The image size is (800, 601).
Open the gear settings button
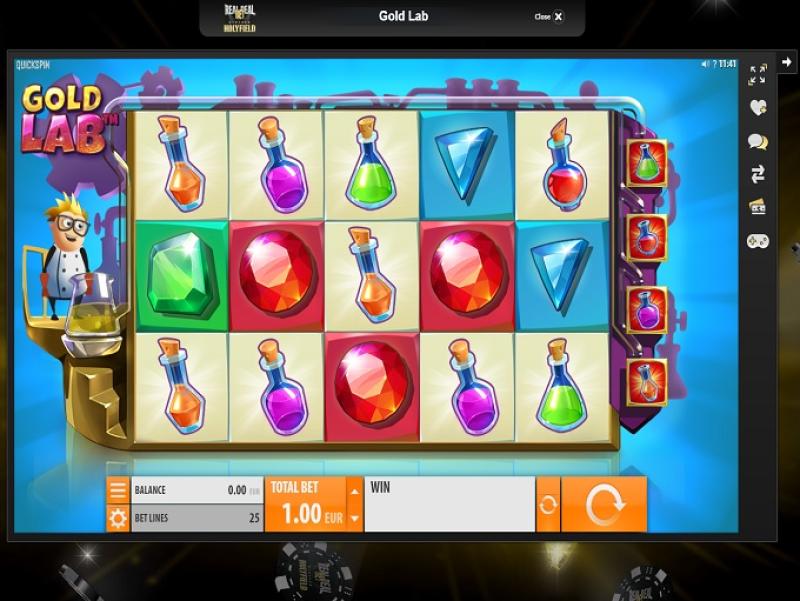[x=118, y=519]
